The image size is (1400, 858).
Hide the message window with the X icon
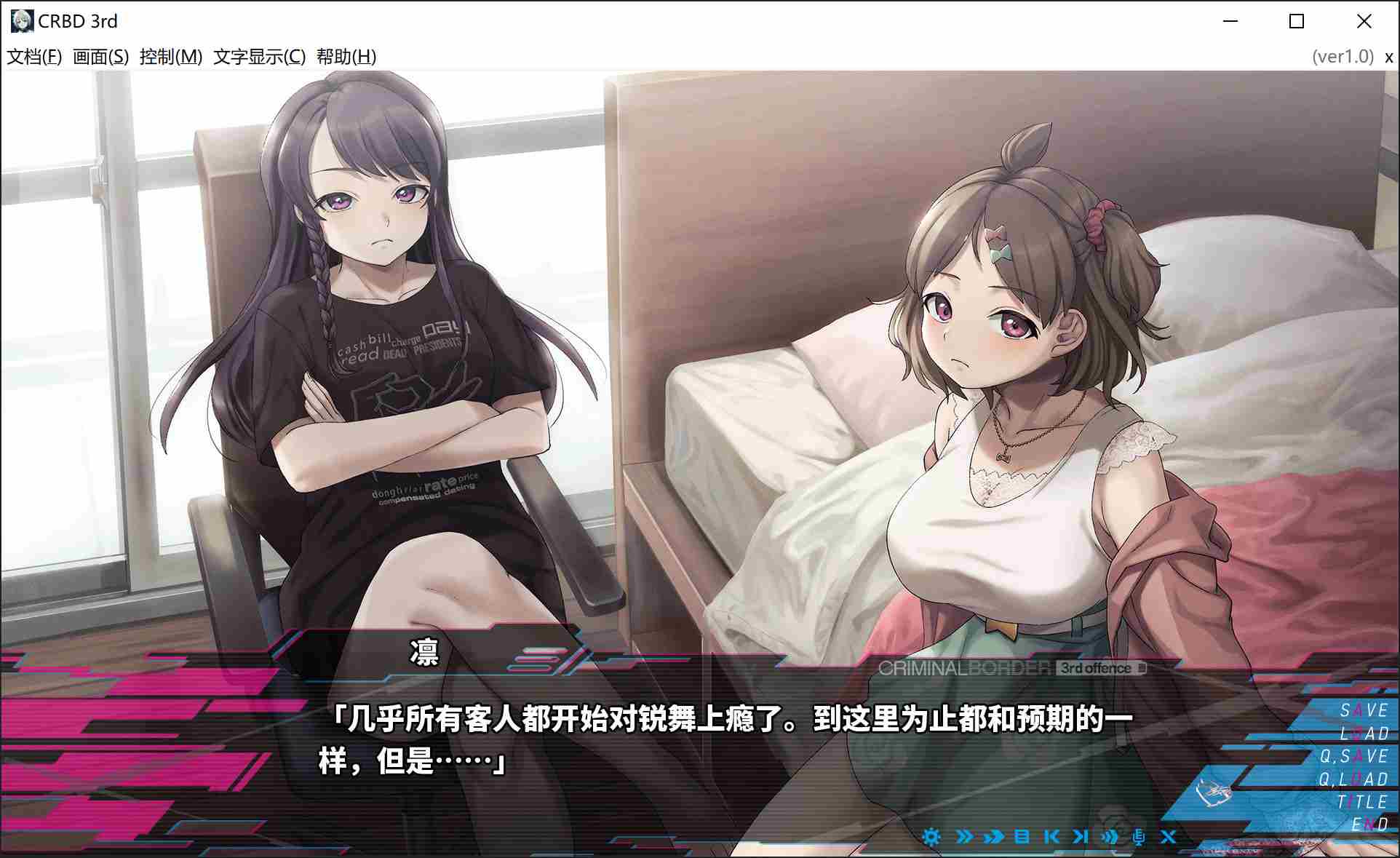(x=1169, y=837)
